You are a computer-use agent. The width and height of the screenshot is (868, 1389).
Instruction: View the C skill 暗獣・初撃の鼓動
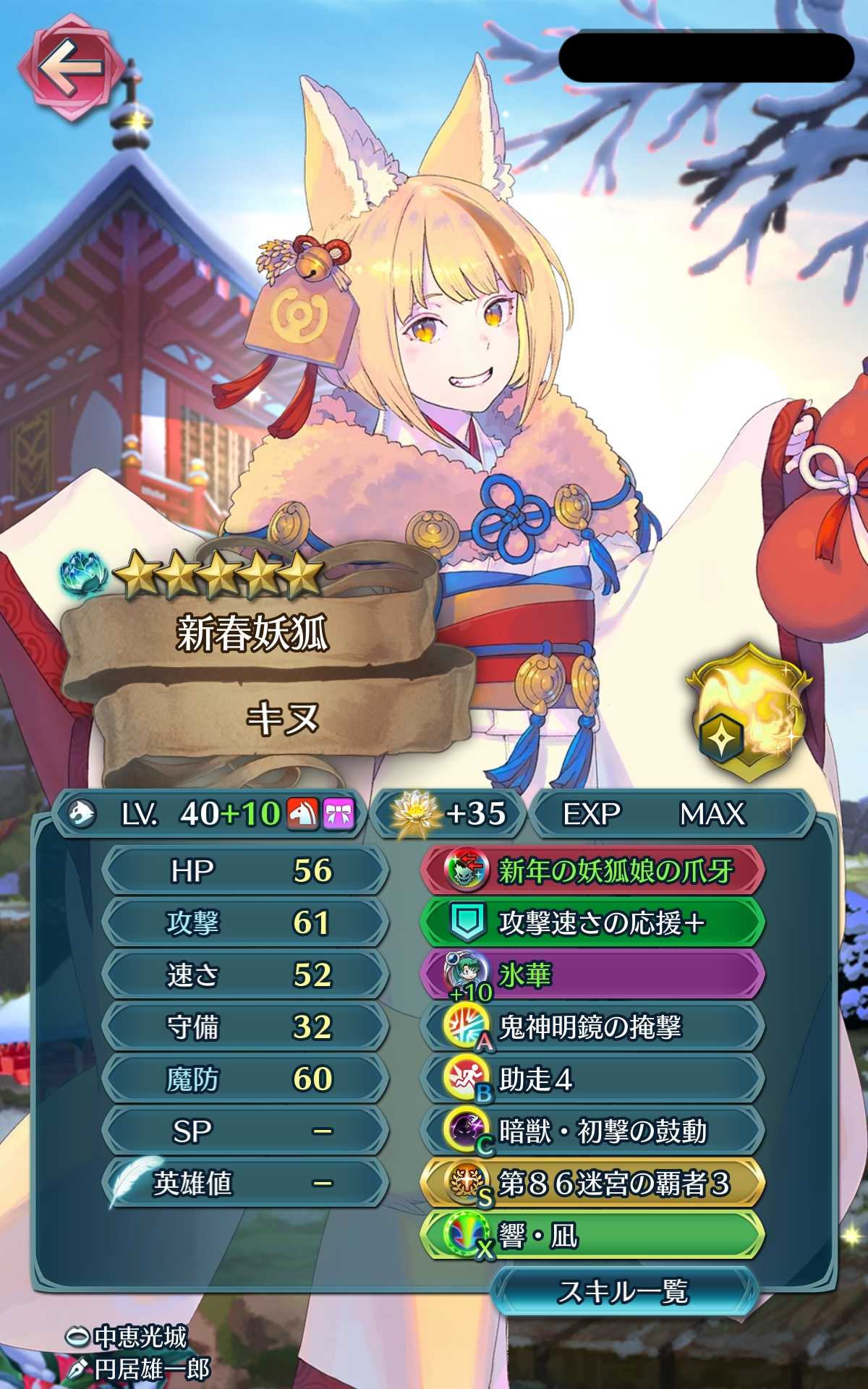tap(592, 1131)
